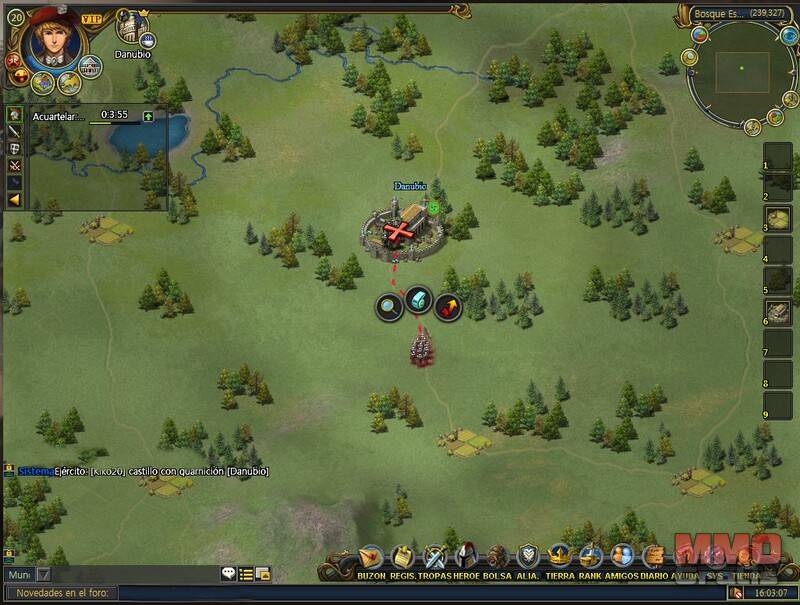
Task: Open the Regis. records menu
Action: click(402, 556)
